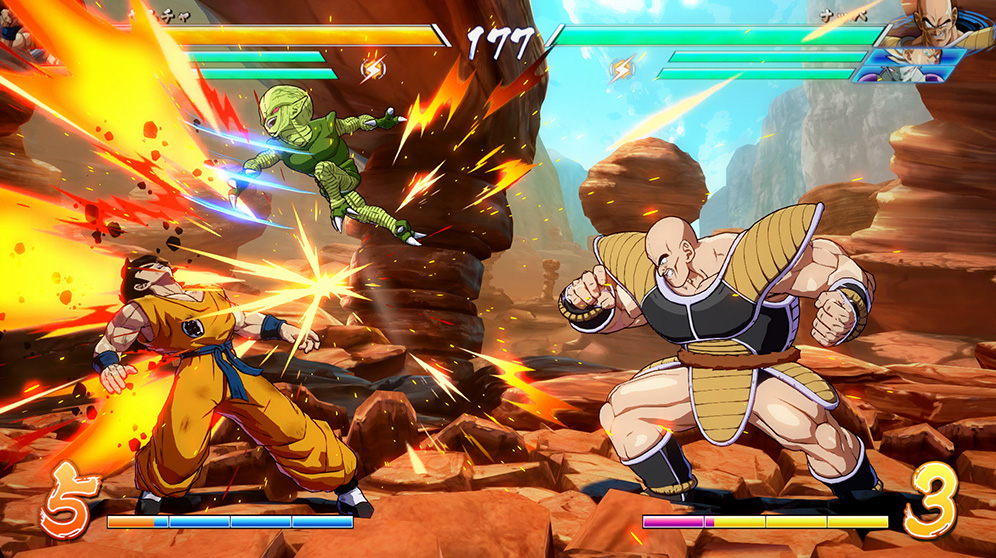Click player two's Sparking Blast lightning icon
The image size is (996, 558).
tap(622, 69)
